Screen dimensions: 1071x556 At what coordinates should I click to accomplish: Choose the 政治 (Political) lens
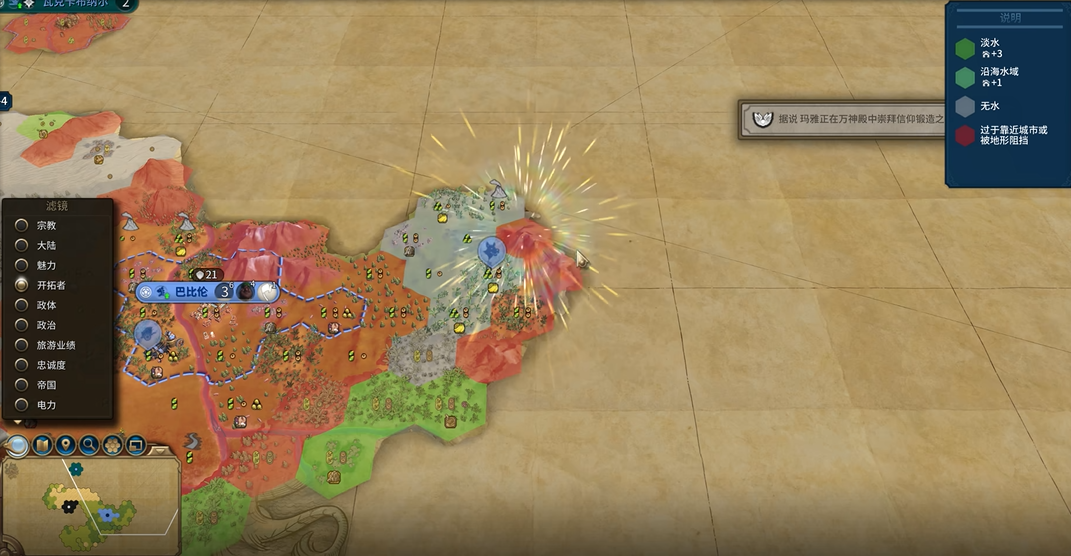coord(22,325)
